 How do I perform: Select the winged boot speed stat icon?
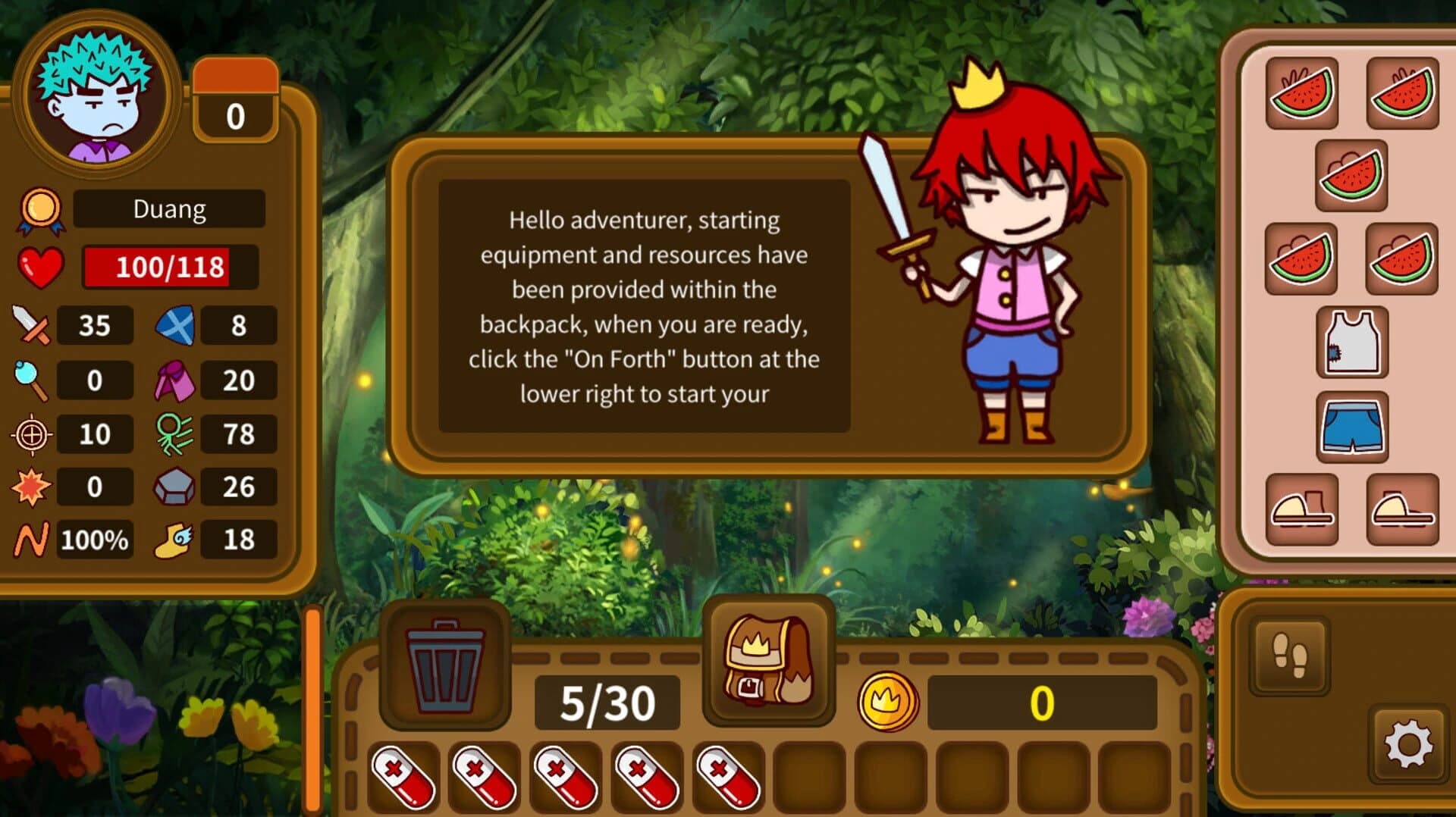[176, 539]
